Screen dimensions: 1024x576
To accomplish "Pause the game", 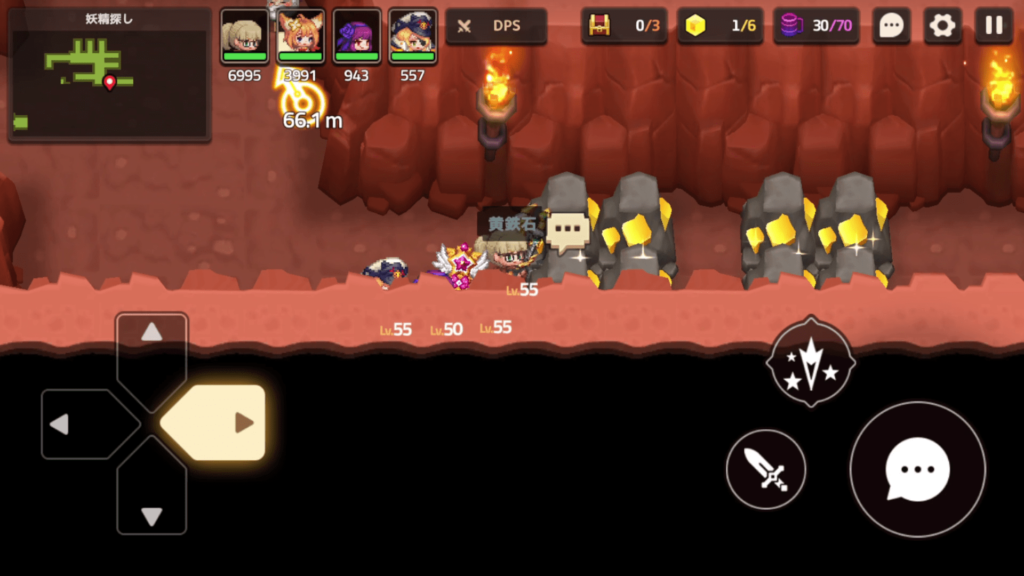I will coord(994,26).
